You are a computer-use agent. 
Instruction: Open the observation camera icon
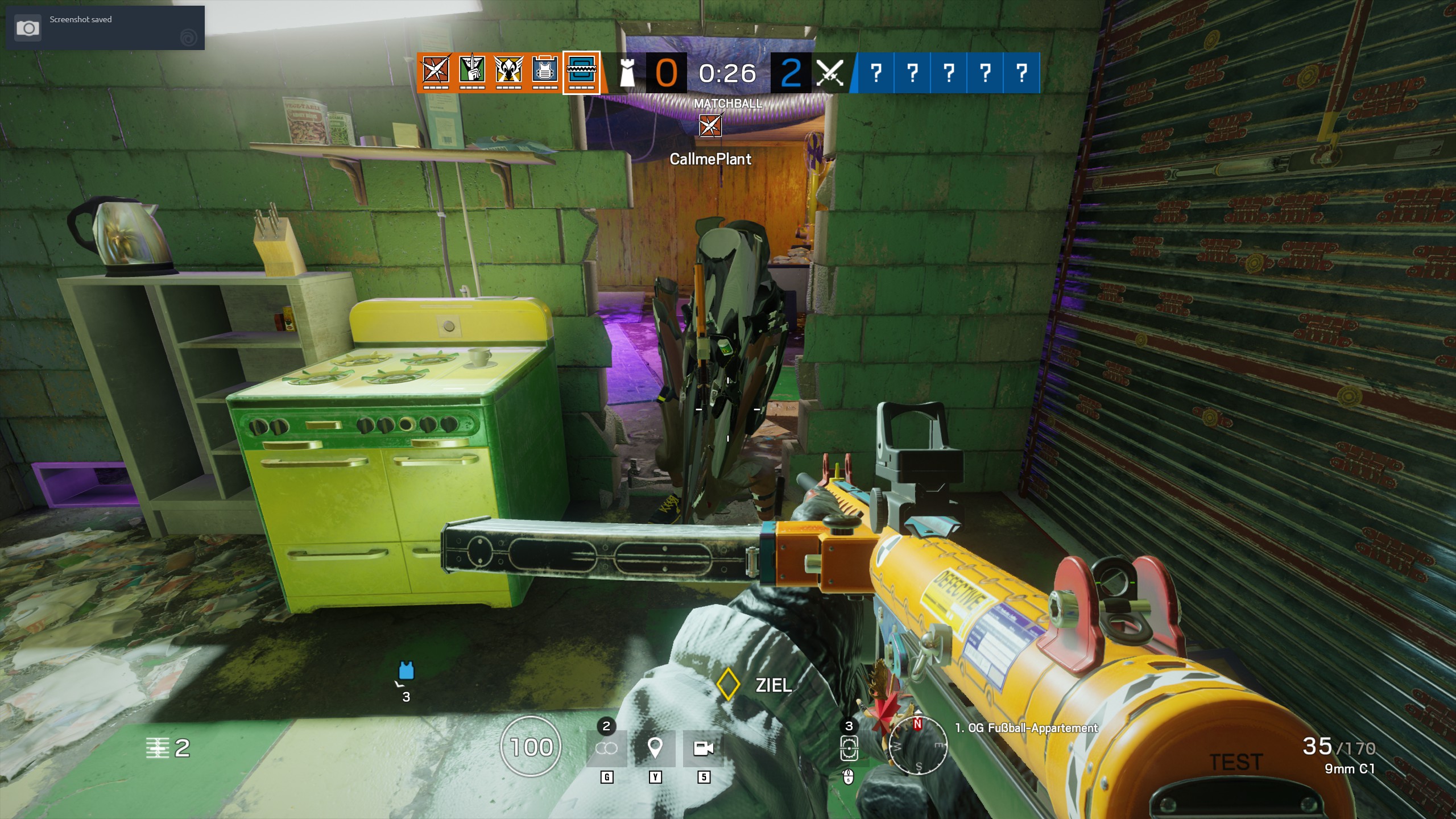(704, 748)
